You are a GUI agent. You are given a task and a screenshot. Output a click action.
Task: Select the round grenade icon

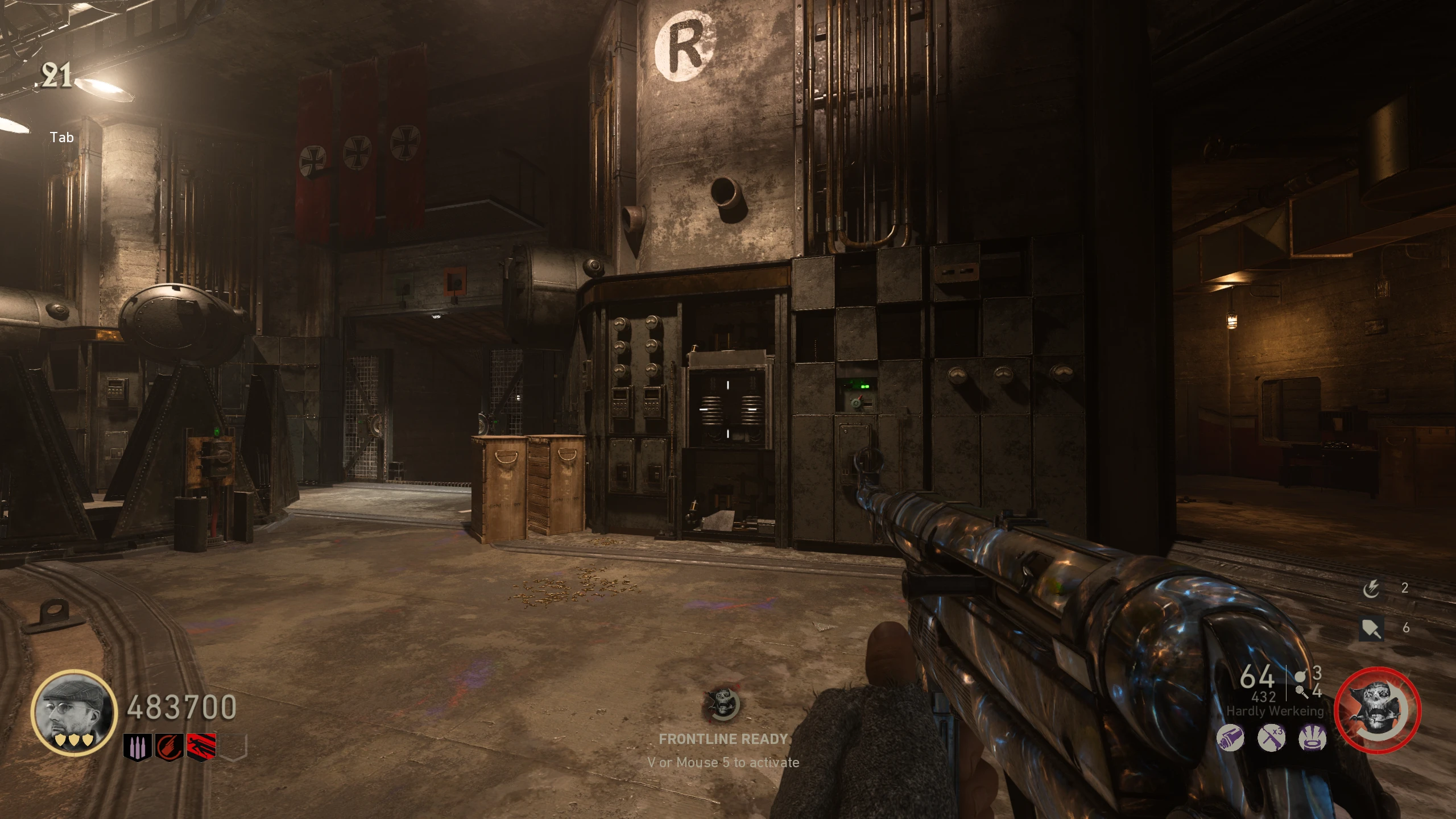point(1301,676)
